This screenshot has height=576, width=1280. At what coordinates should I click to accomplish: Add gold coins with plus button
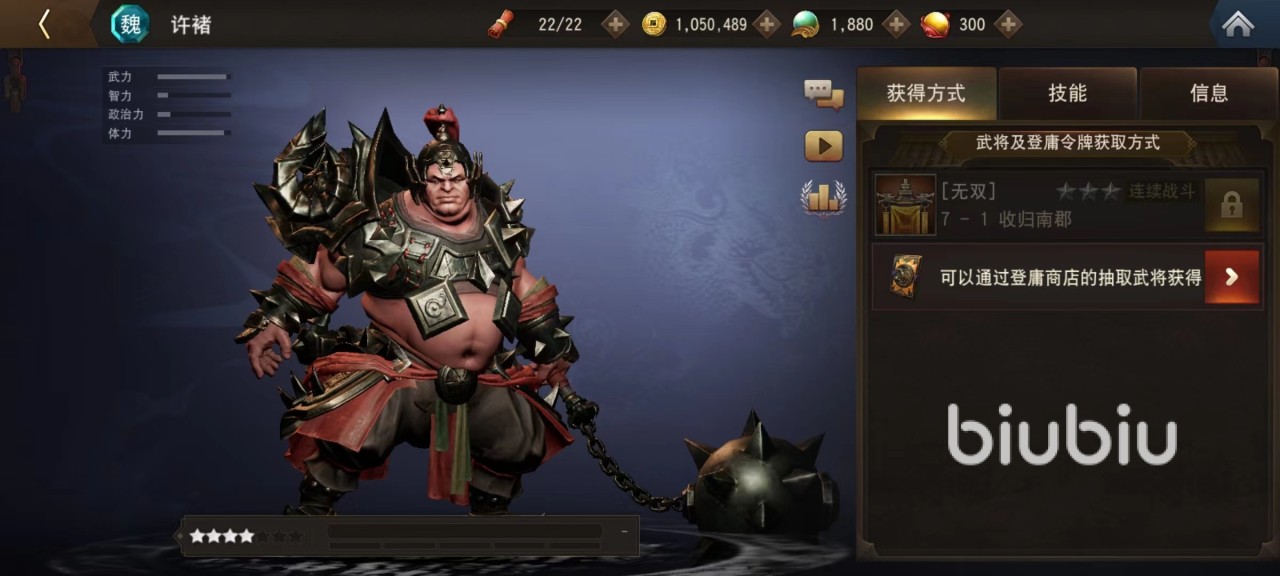coord(767,24)
